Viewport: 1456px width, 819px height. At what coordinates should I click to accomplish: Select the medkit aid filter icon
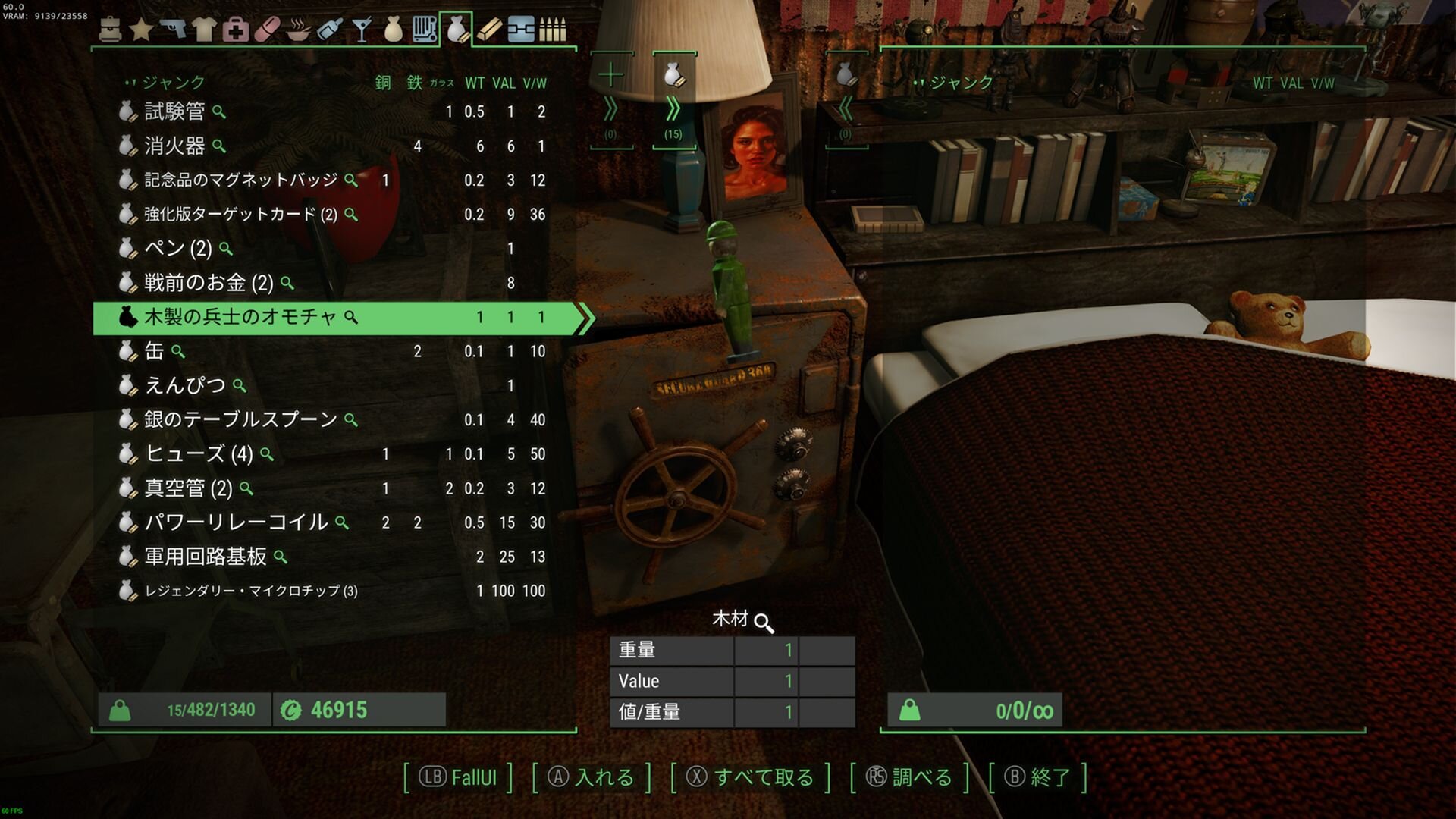click(237, 29)
